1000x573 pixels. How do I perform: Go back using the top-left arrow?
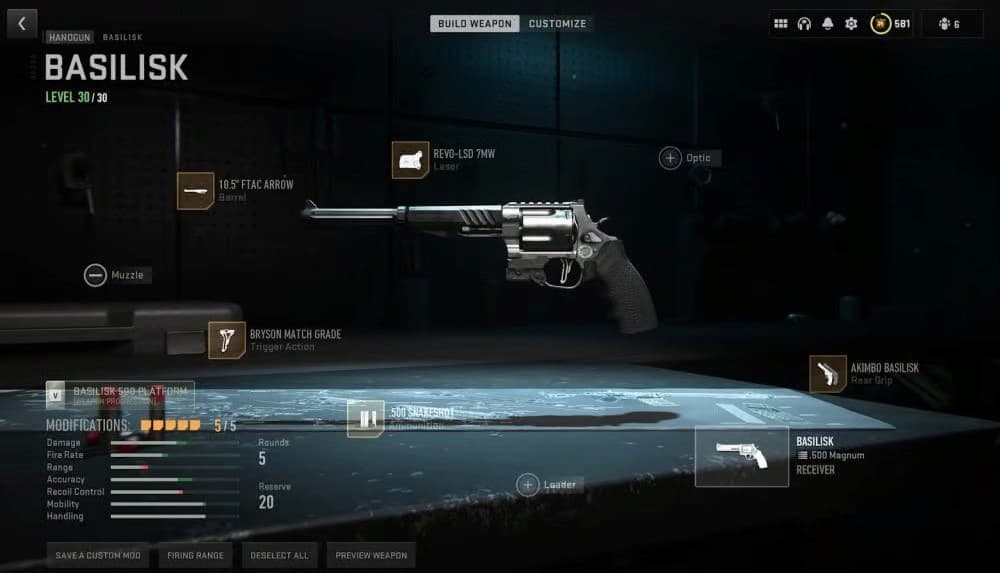(21, 23)
